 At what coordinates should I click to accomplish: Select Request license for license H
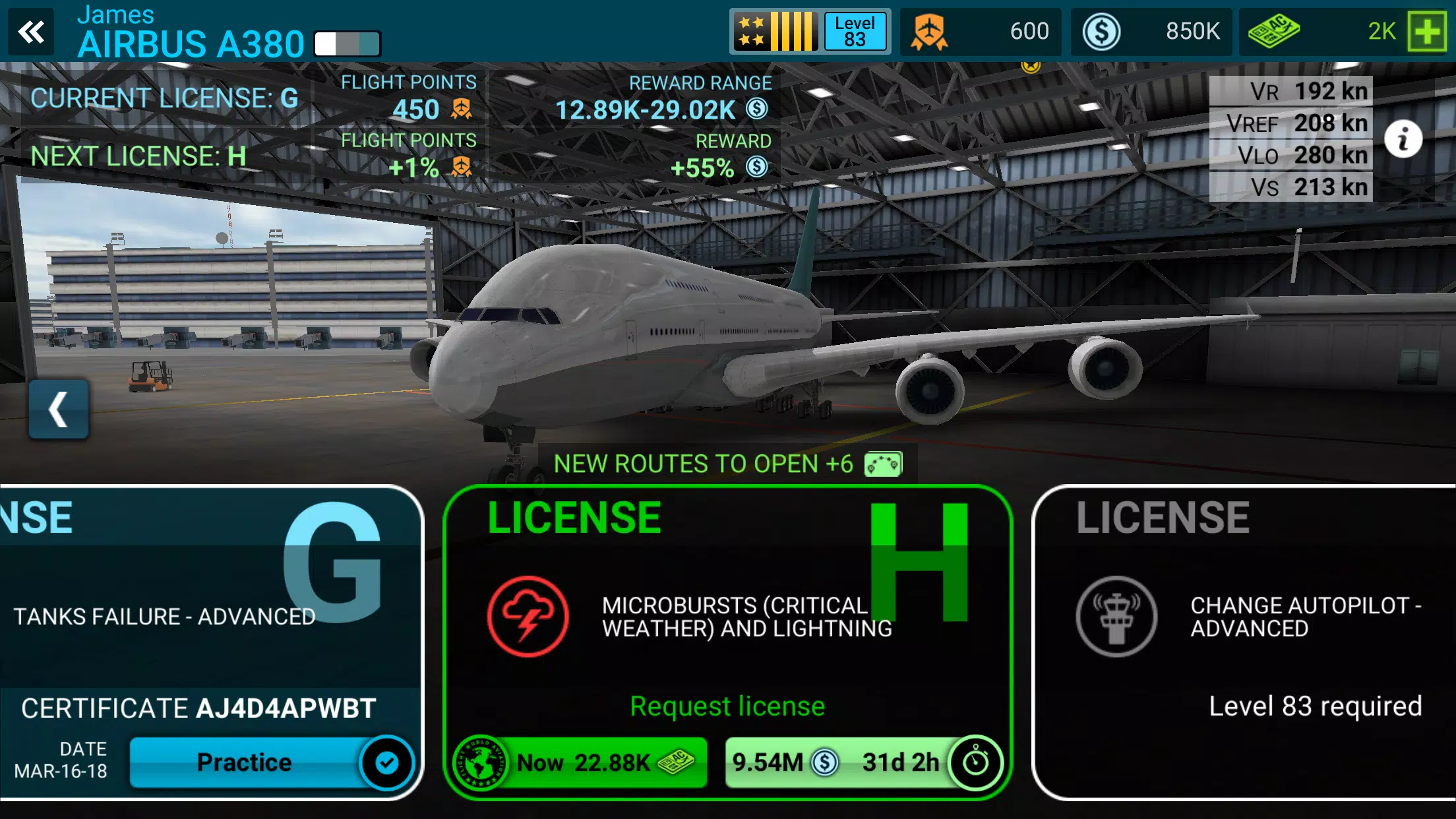(x=727, y=706)
